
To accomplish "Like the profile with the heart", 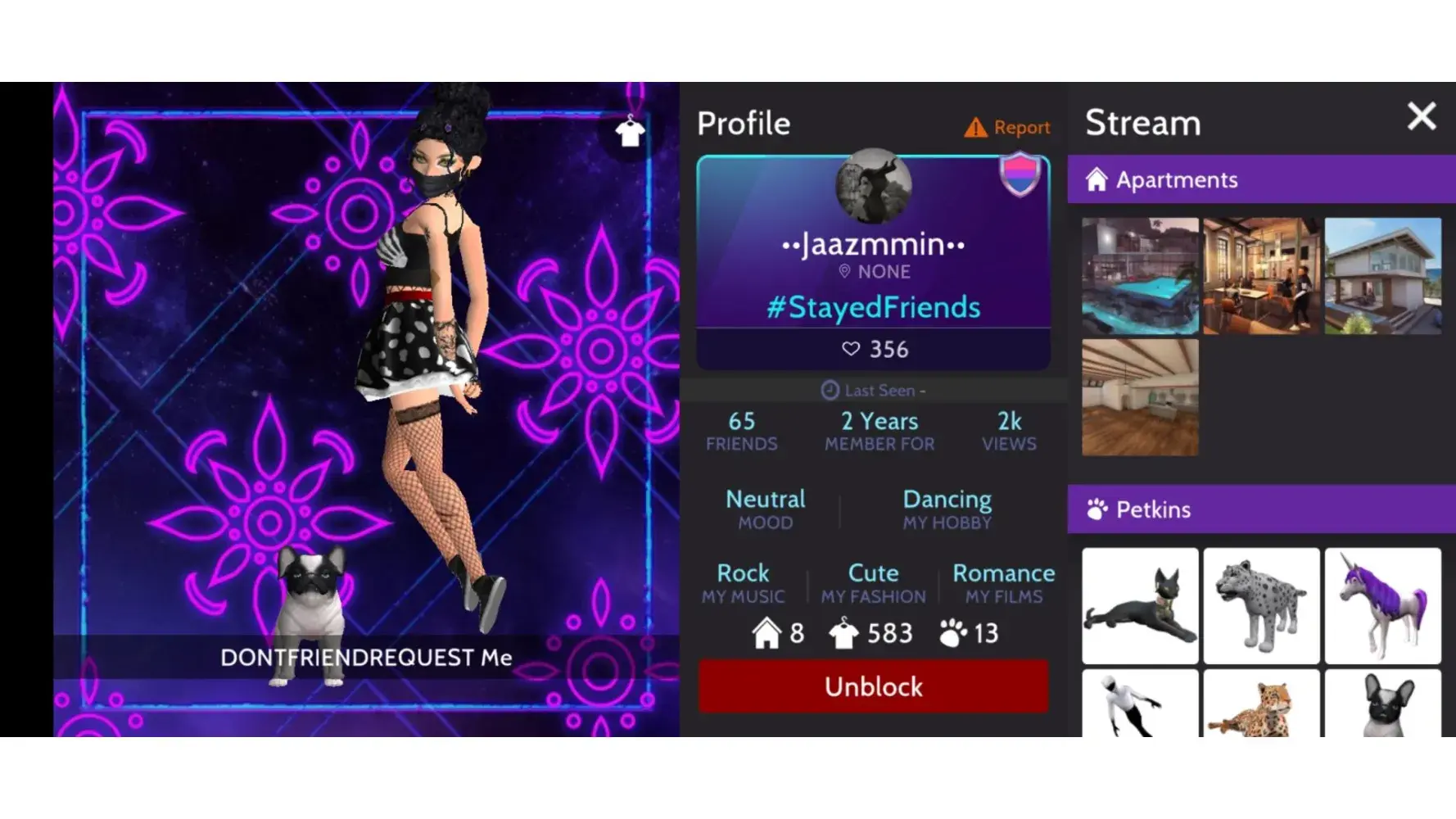I will pos(852,350).
